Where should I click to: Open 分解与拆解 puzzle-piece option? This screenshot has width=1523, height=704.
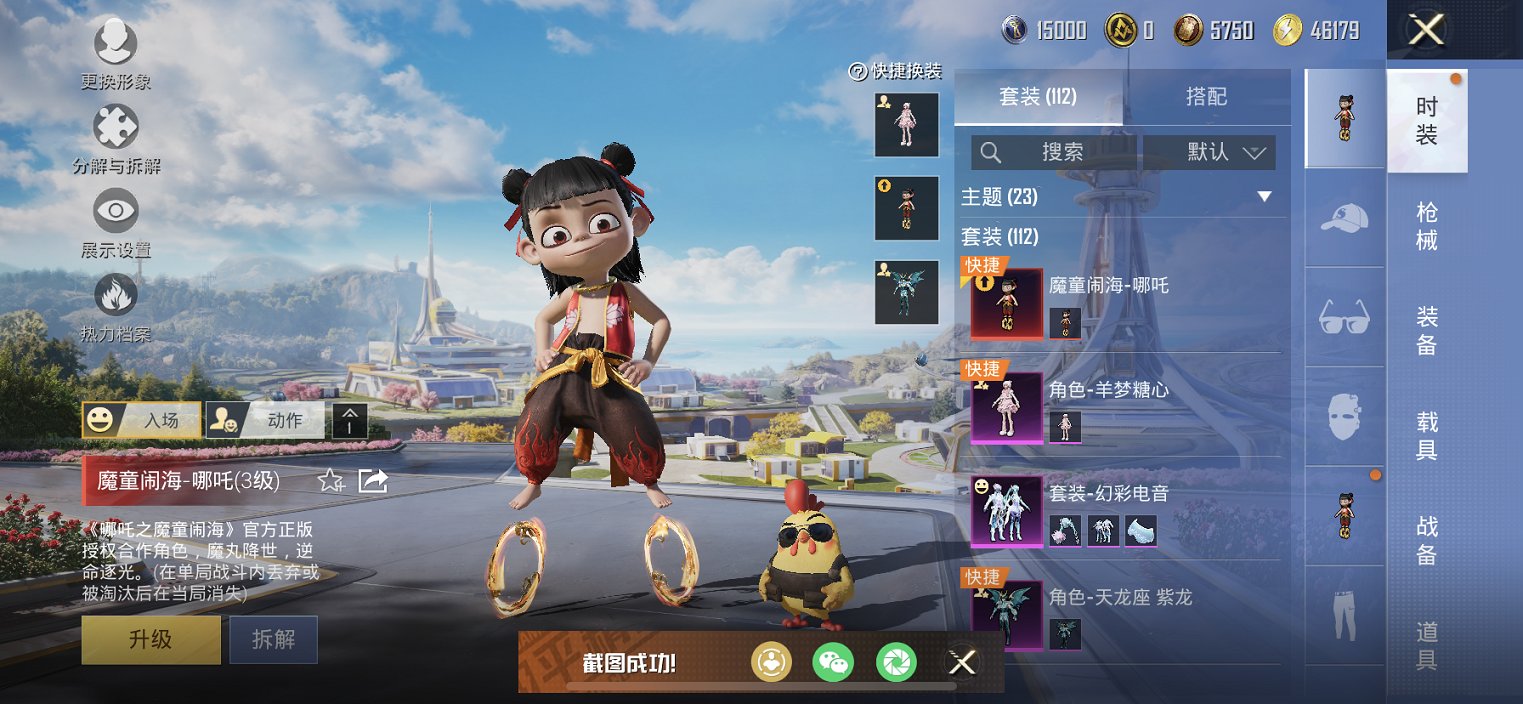point(116,137)
